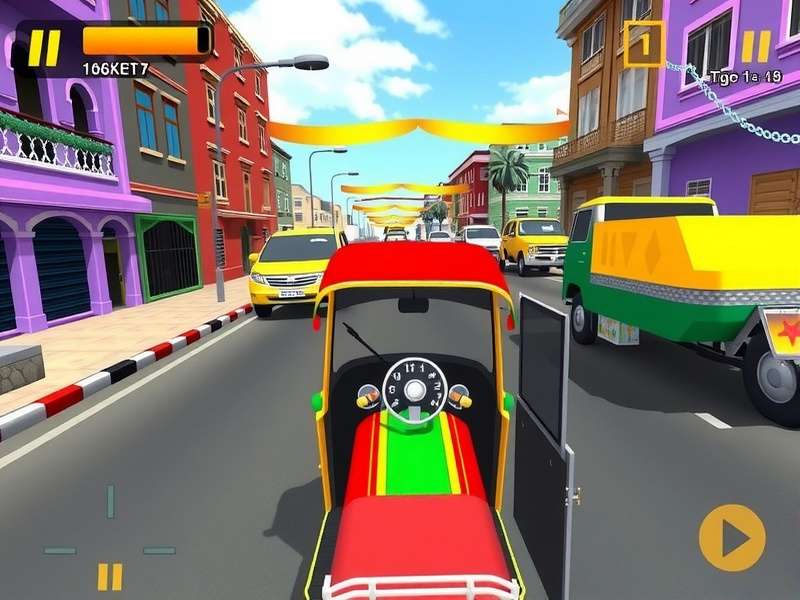Hit the pause icon next to the numbered box
The width and height of the screenshot is (800, 600).
755,46
